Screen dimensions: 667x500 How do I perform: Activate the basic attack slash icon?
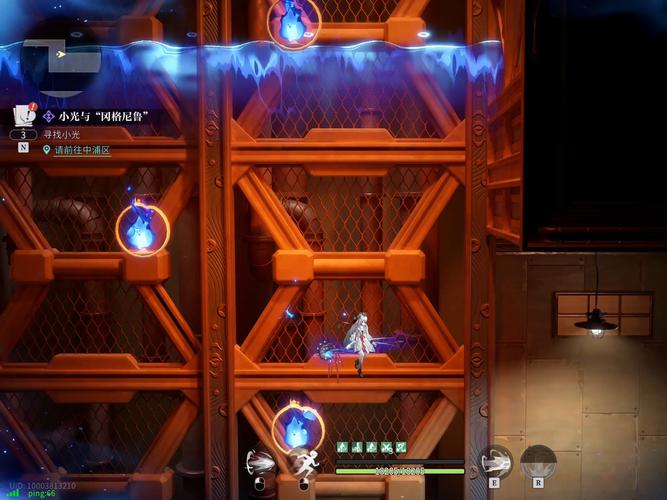[260, 463]
